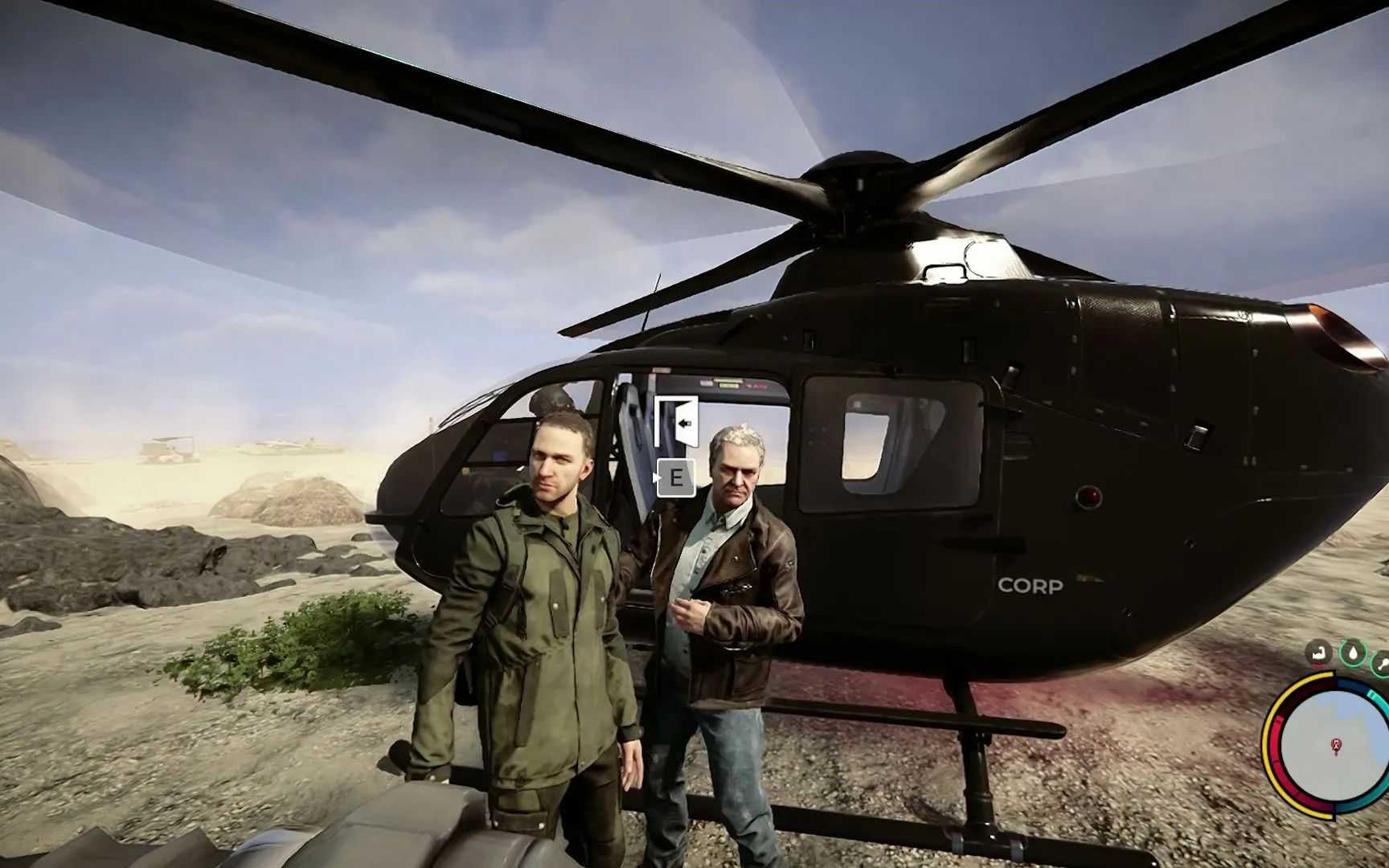Click the flexed-arm strength status icon

coord(1318,653)
